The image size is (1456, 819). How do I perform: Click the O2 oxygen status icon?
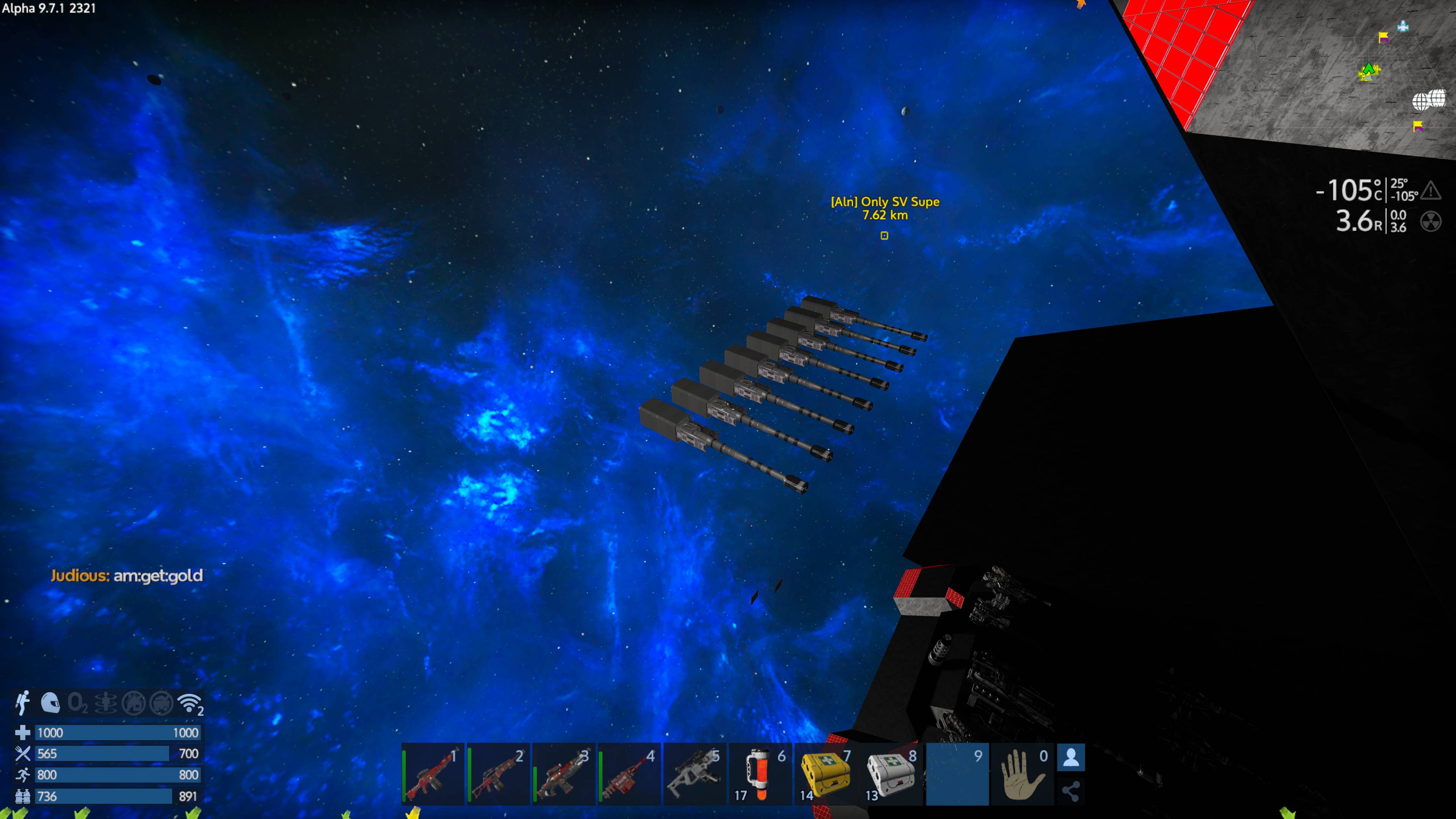click(77, 703)
